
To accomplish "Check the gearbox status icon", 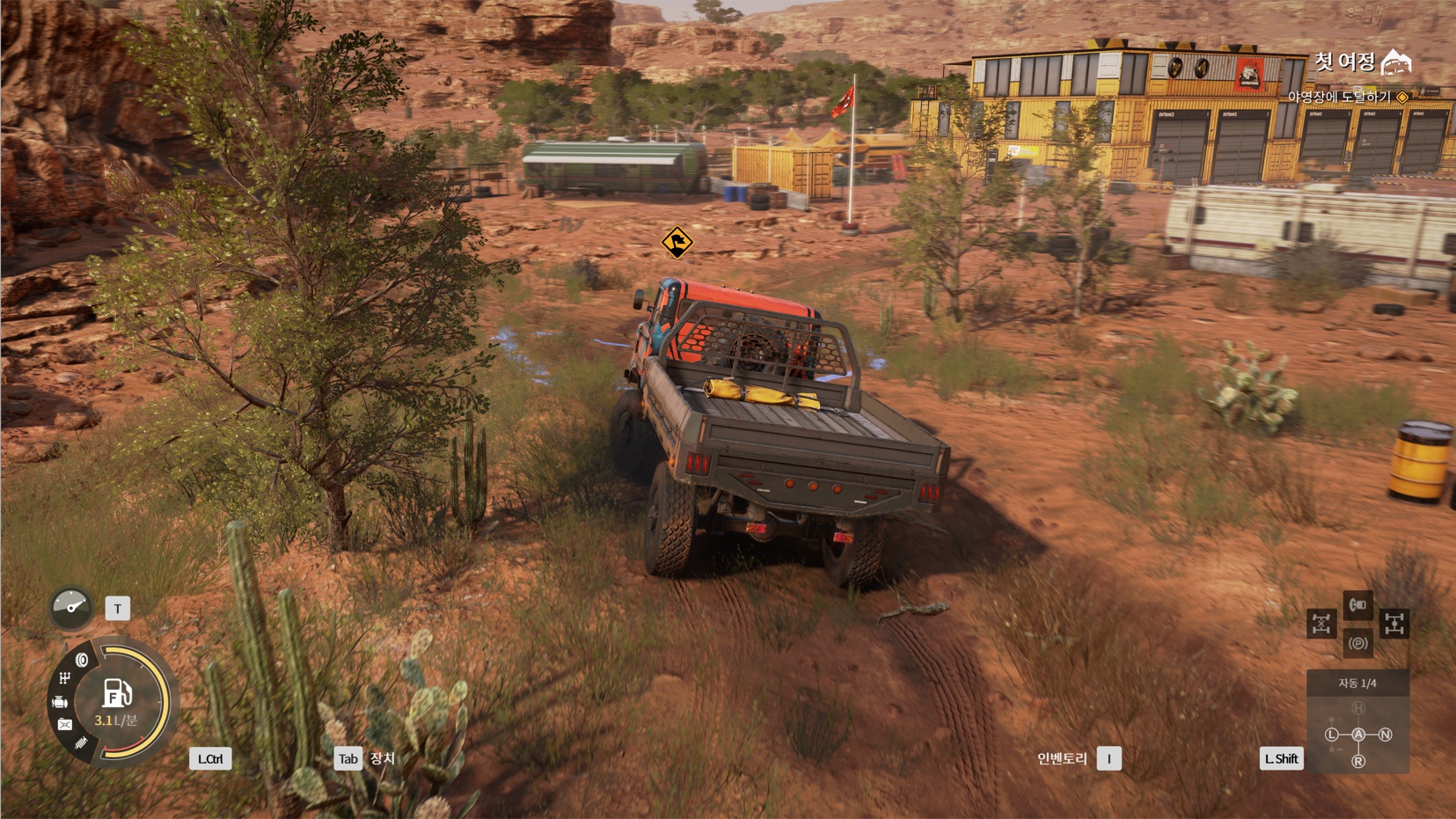I will 64,678.
